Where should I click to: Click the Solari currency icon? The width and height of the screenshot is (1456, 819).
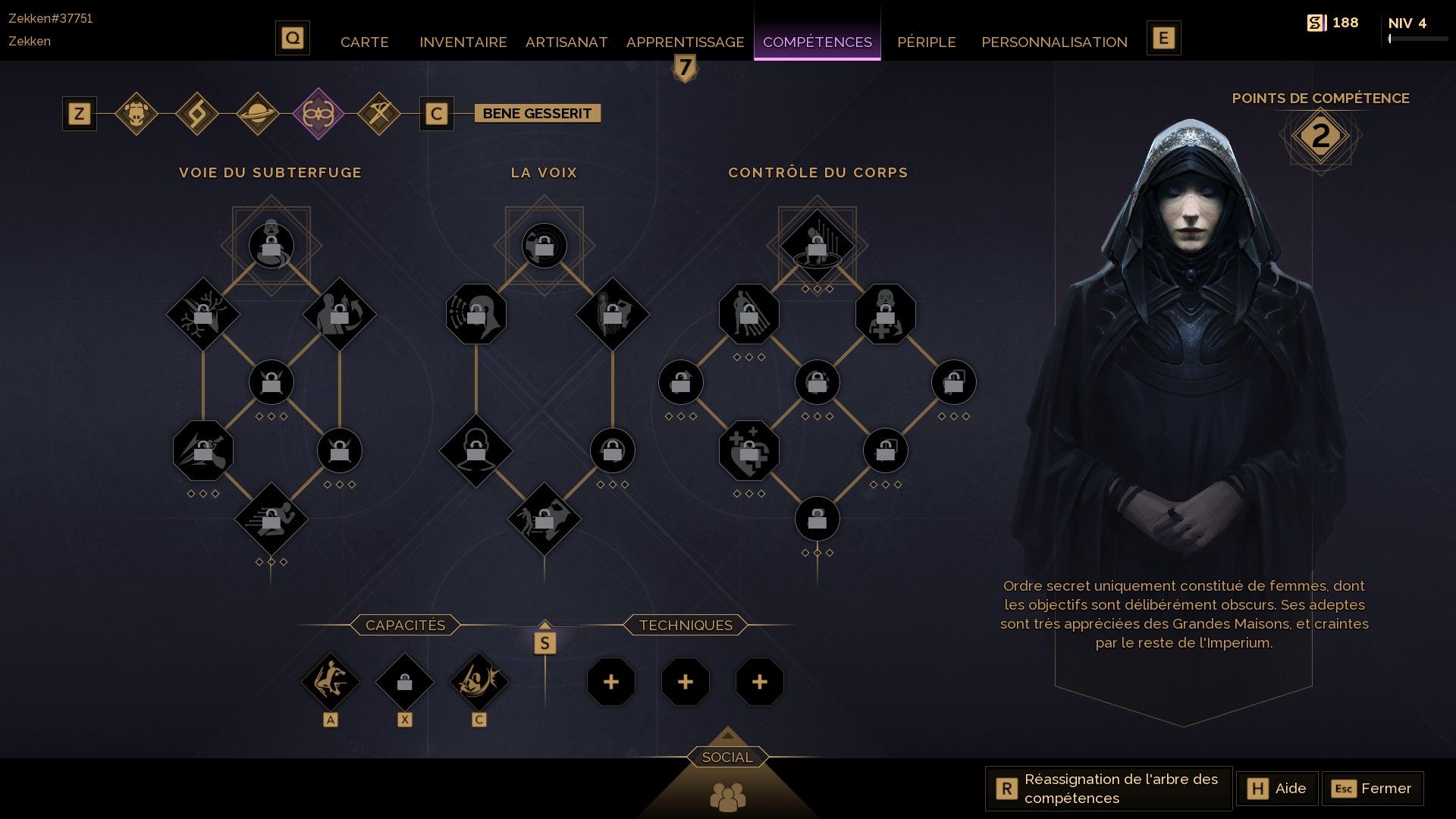coord(1318,22)
